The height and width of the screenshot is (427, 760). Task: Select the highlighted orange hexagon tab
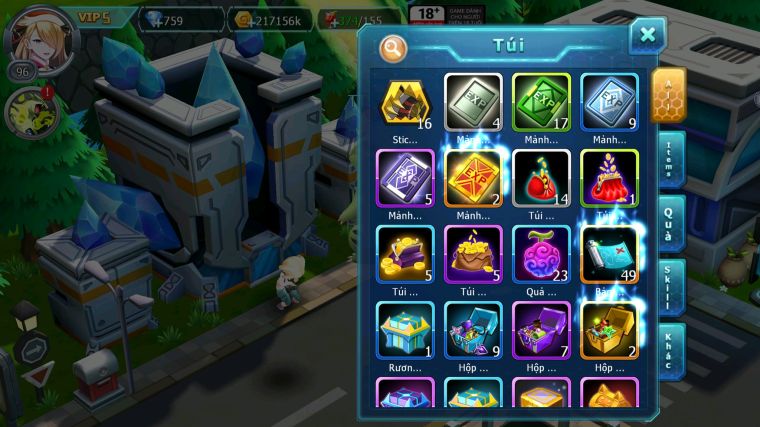[x=668, y=96]
